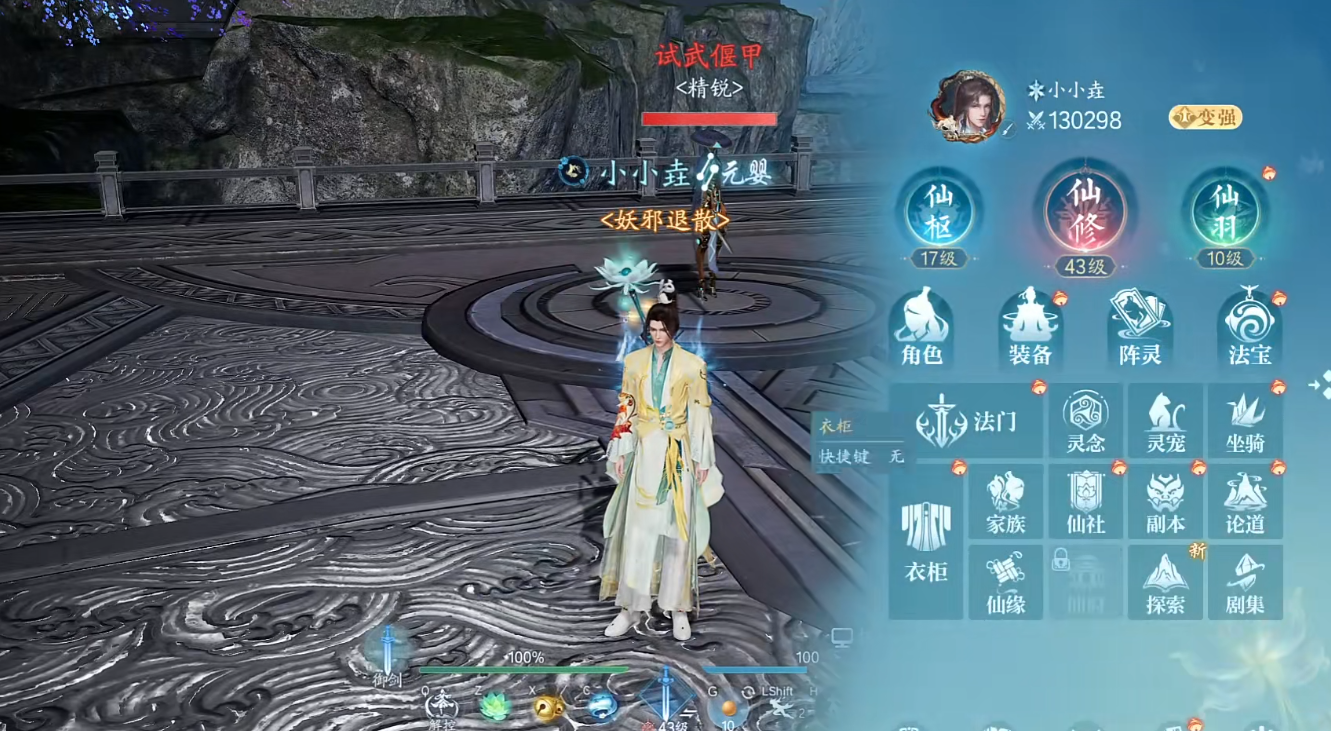Open the 家族 family menu

1005,502
